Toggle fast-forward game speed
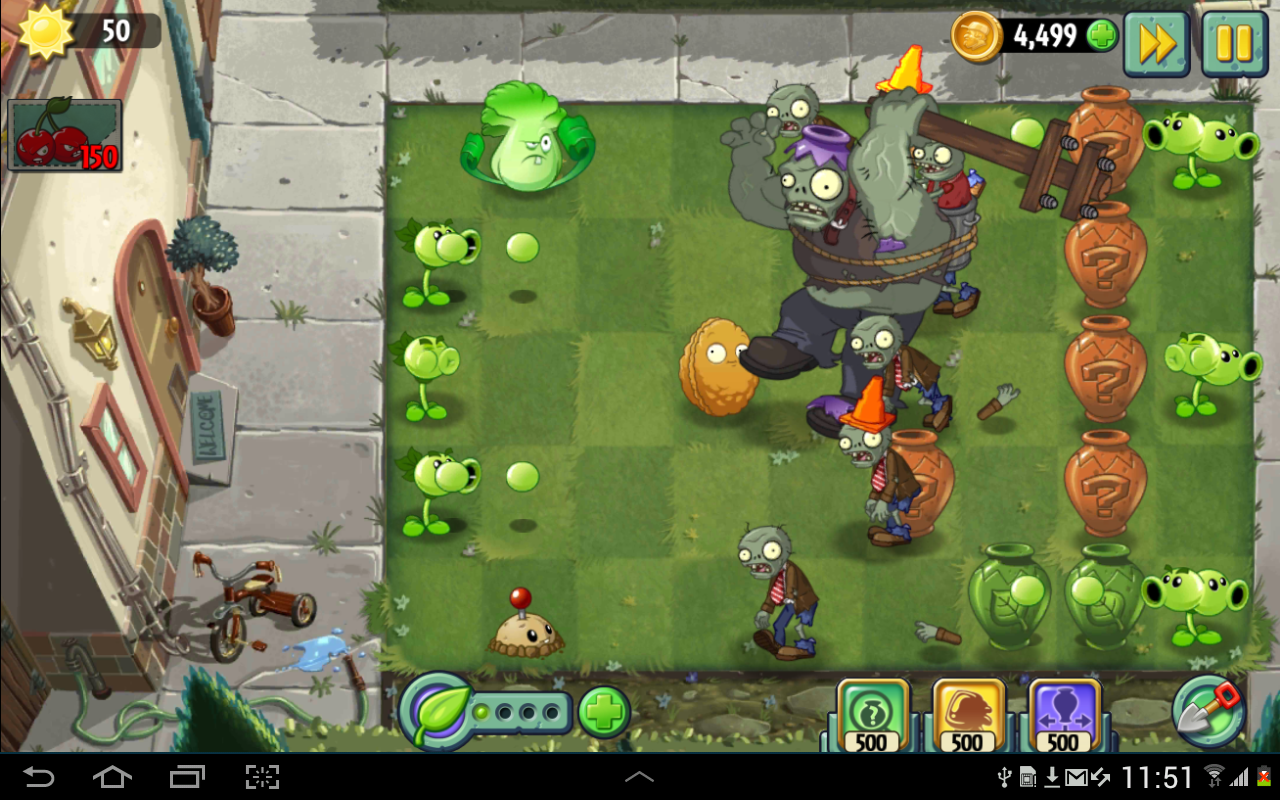 [1156, 43]
